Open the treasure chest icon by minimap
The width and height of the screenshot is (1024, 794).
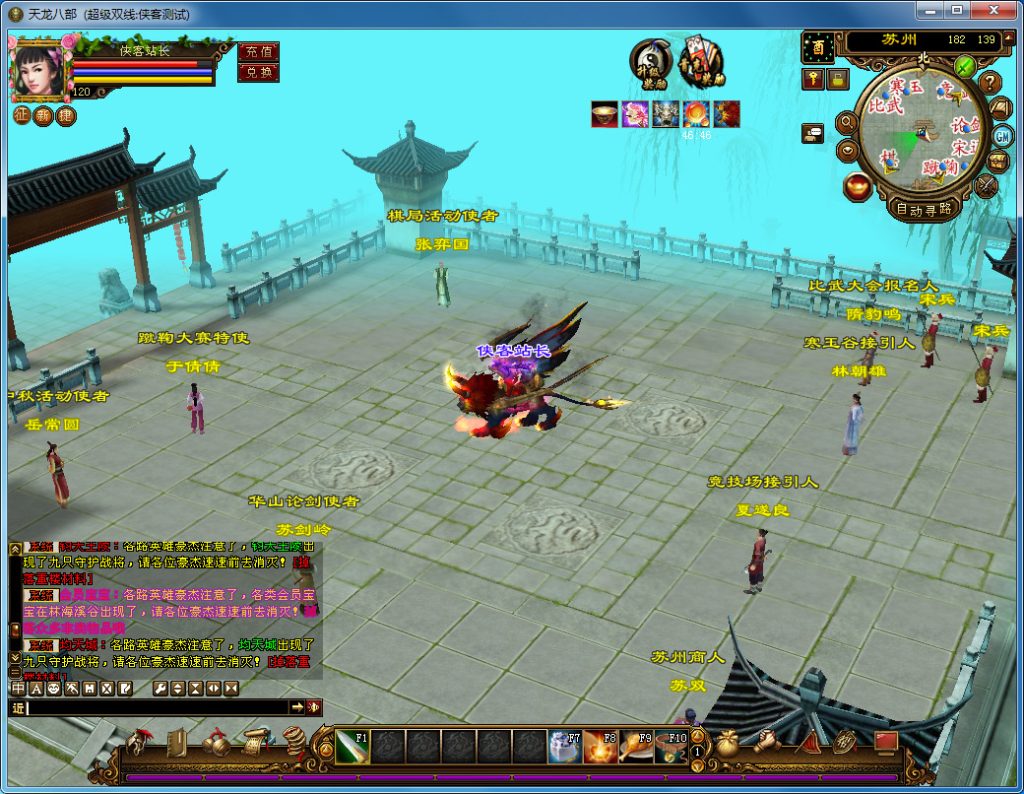point(999,161)
